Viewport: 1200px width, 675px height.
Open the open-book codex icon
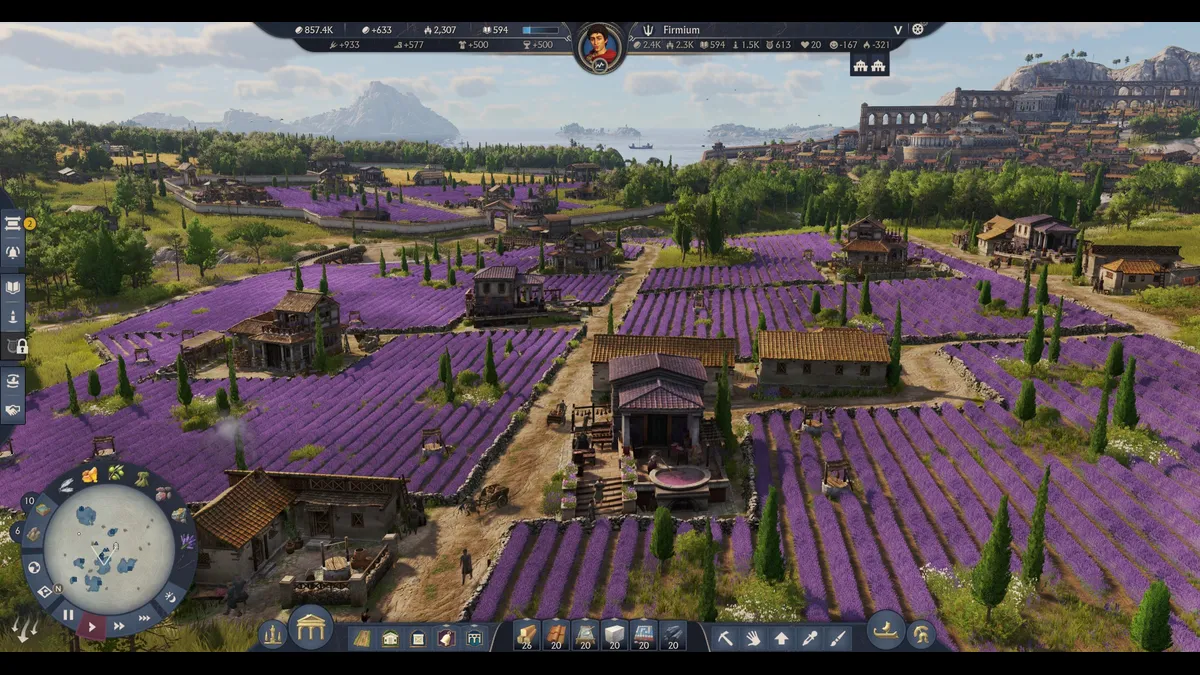[13, 287]
